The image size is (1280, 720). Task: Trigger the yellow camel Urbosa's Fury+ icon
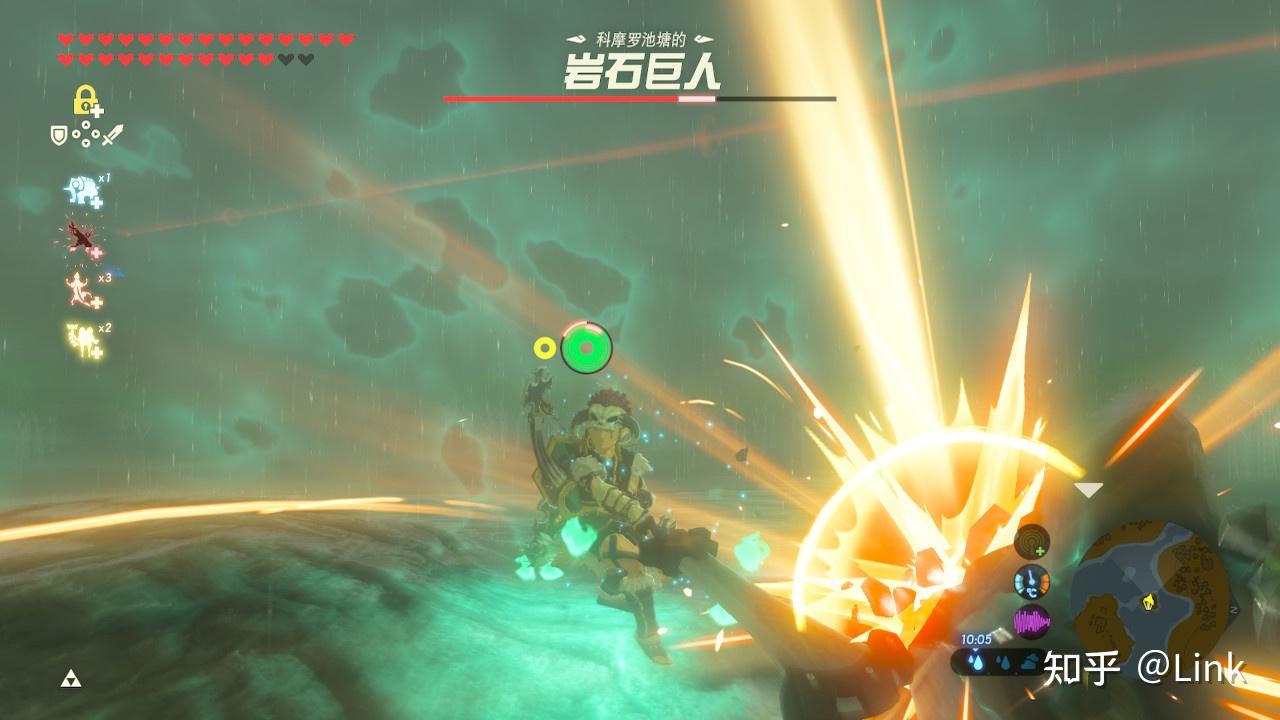pos(84,340)
